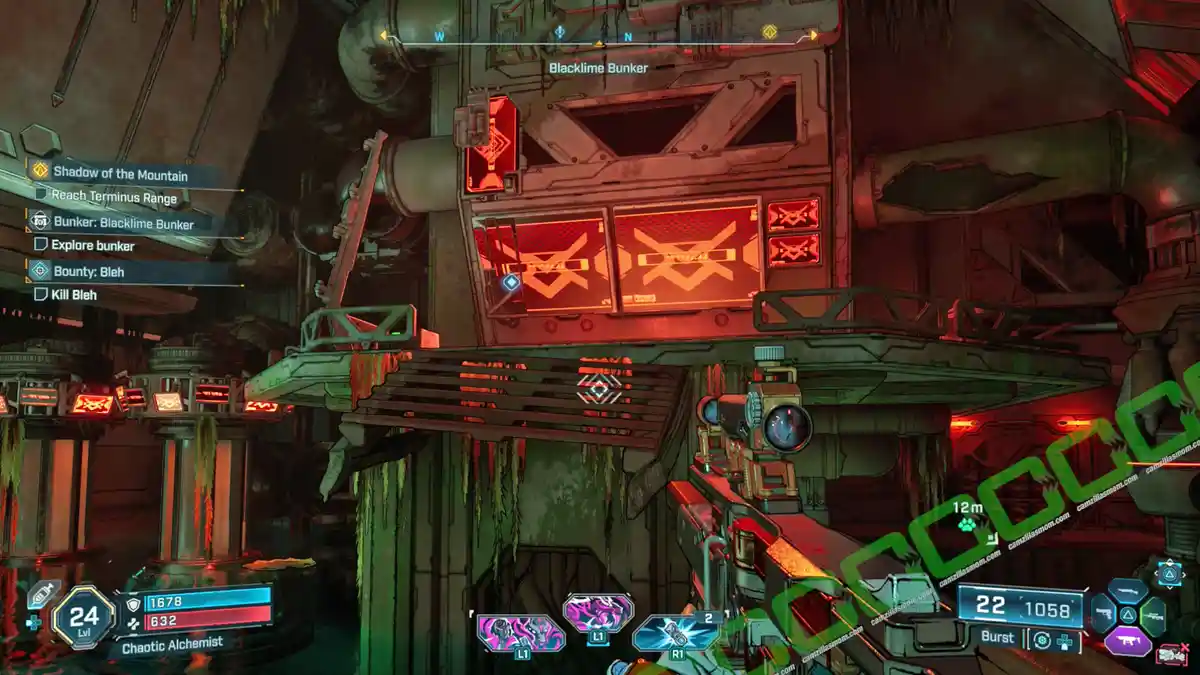This screenshot has width=1200, height=675.
Task: Use the repkit syringe icon
Action: pos(41,595)
